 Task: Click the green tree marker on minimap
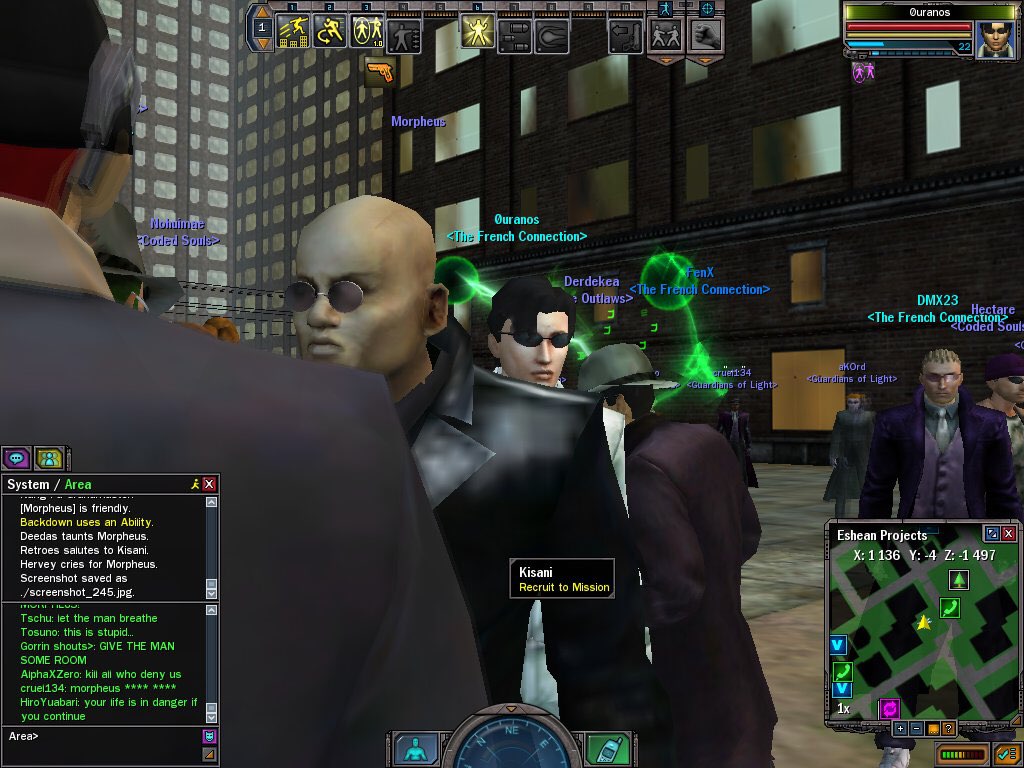coord(958,579)
